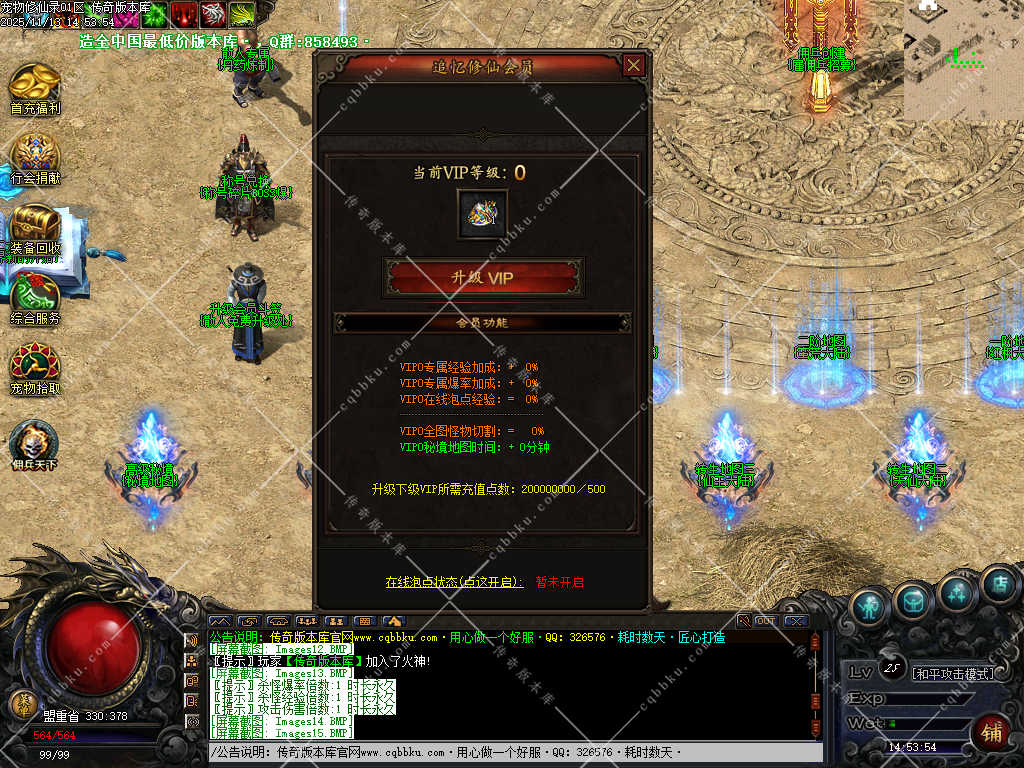Open the 首充福利 gold ingot icon

point(36,84)
